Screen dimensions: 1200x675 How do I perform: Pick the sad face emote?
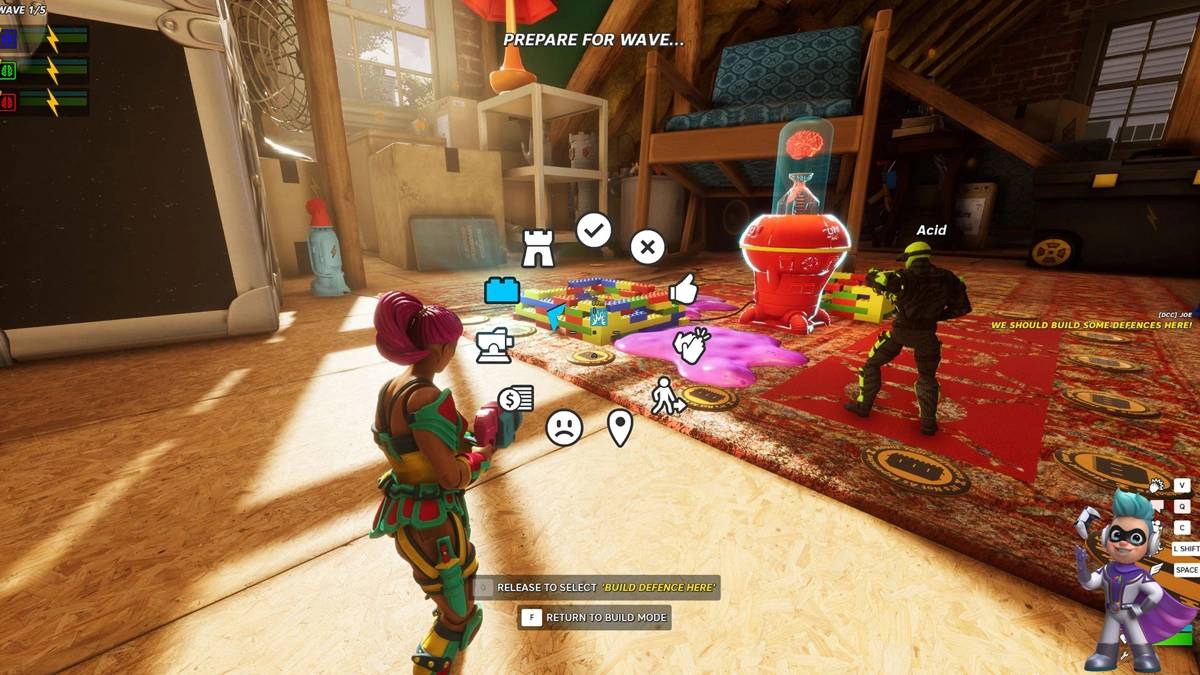pyautogui.click(x=564, y=428)
